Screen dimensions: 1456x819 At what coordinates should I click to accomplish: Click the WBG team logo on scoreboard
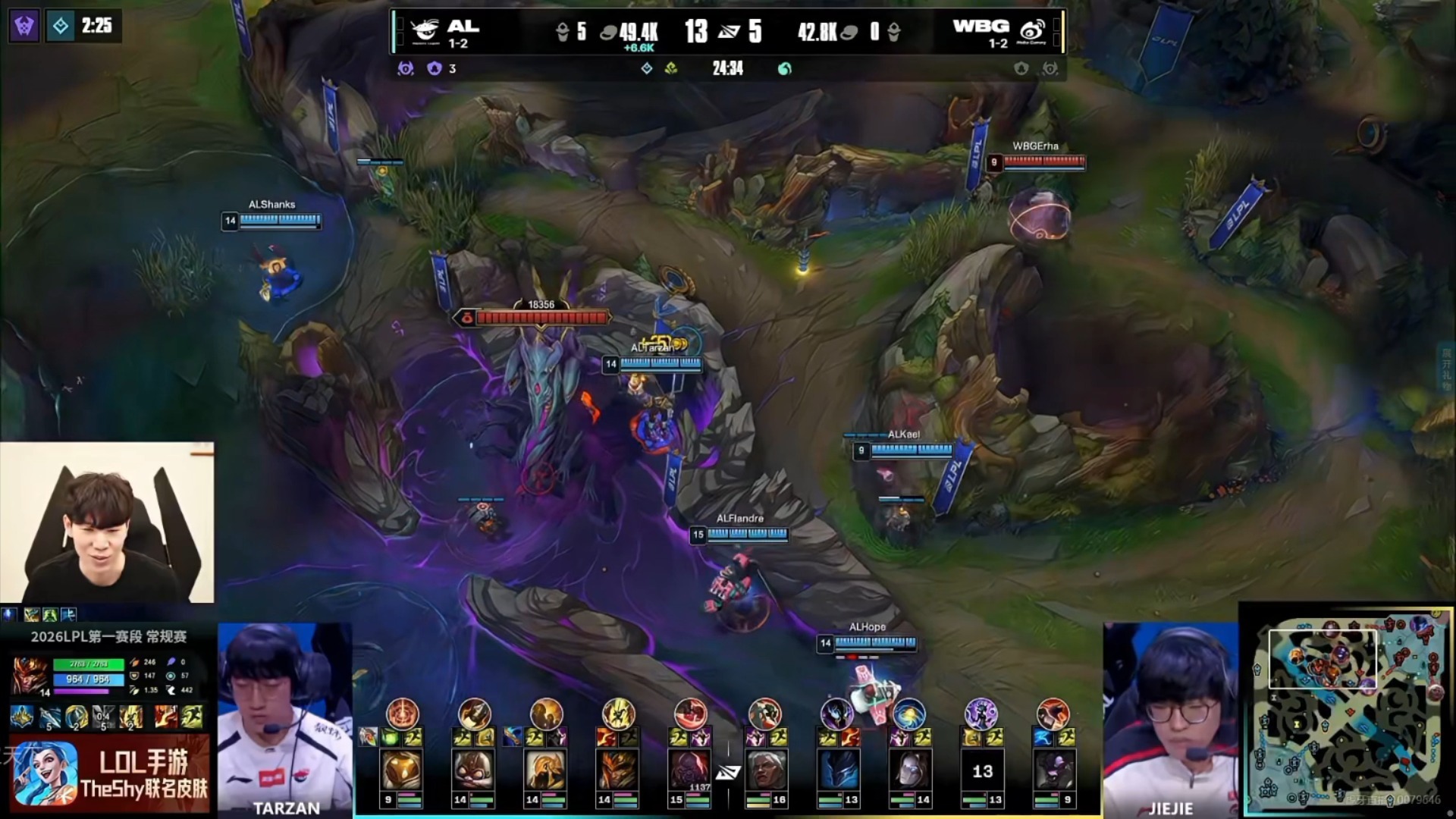click(x=1032, y=31)
